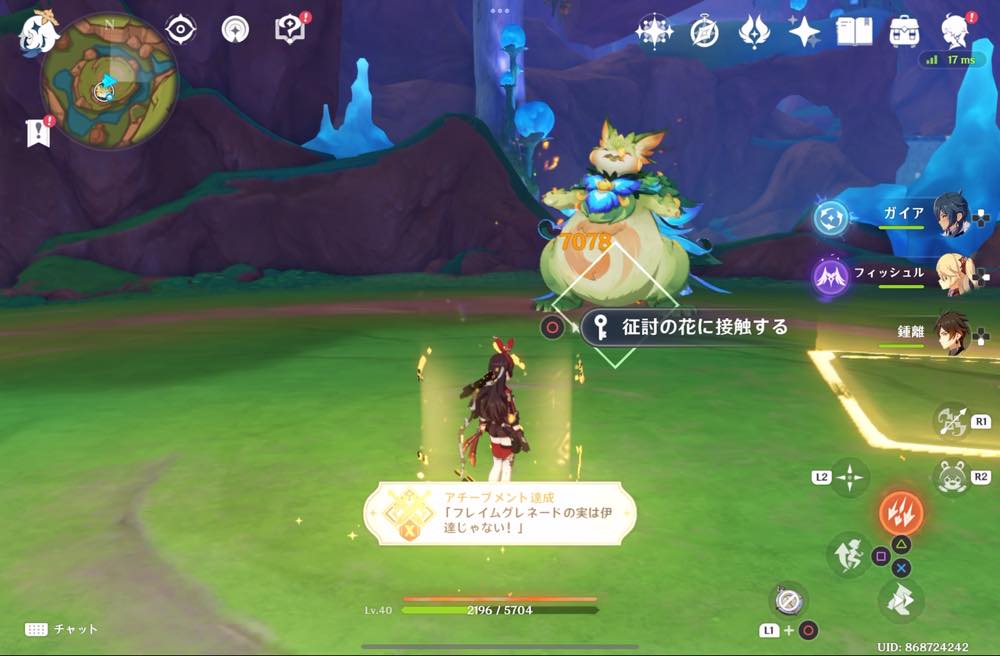Open the open-book handbook icon

pos(853,32)
